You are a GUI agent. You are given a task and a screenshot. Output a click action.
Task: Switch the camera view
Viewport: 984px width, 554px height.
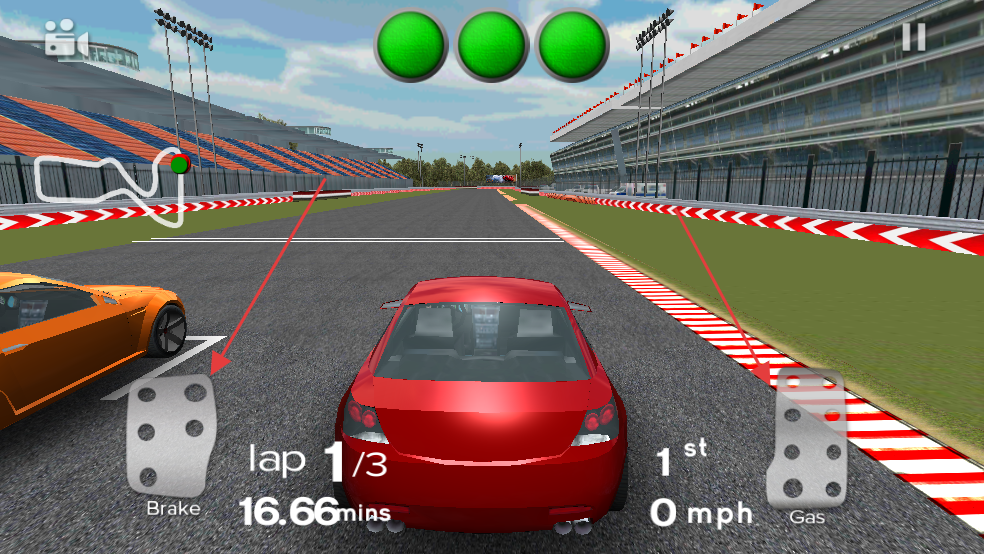66,40
